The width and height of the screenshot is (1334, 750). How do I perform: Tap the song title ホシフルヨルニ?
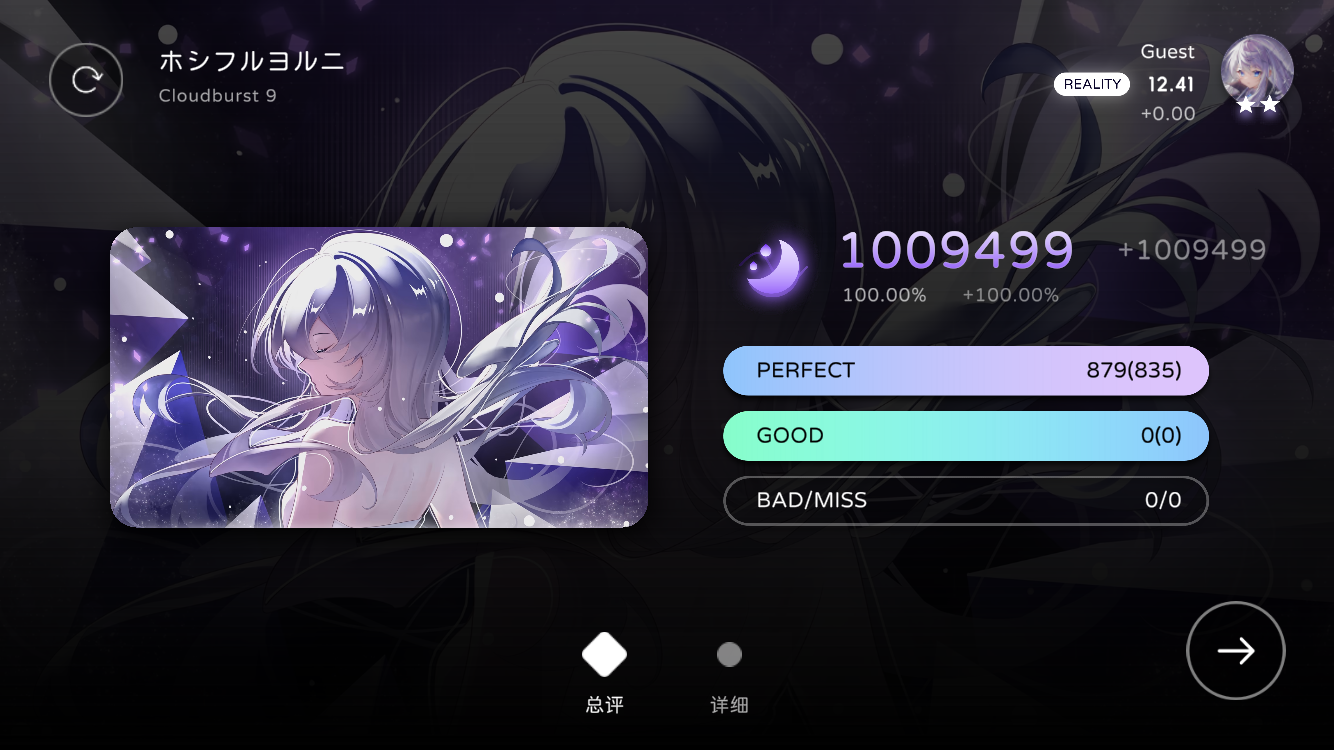click(251, 61)
